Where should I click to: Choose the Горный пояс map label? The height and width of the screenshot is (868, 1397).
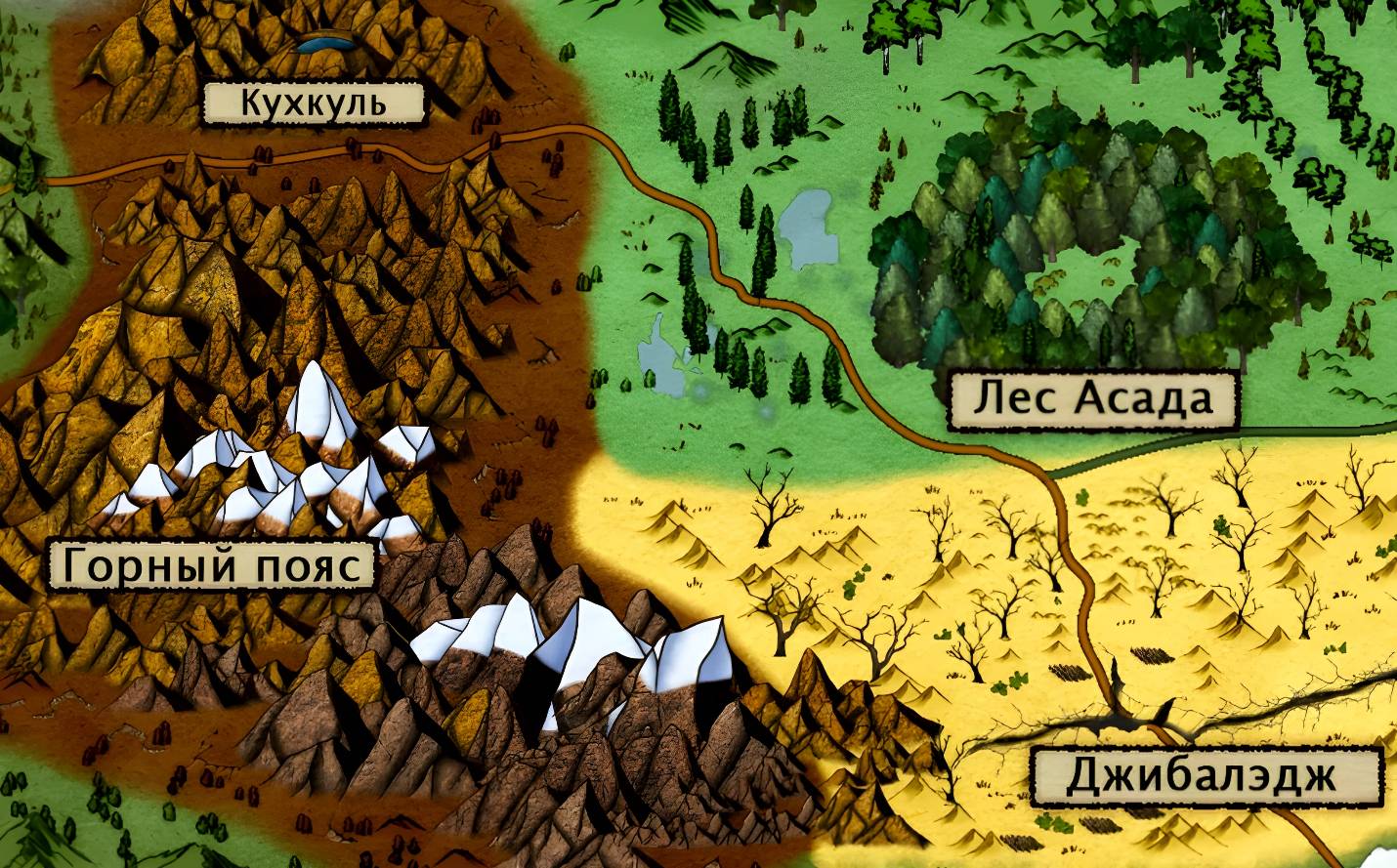212,563
